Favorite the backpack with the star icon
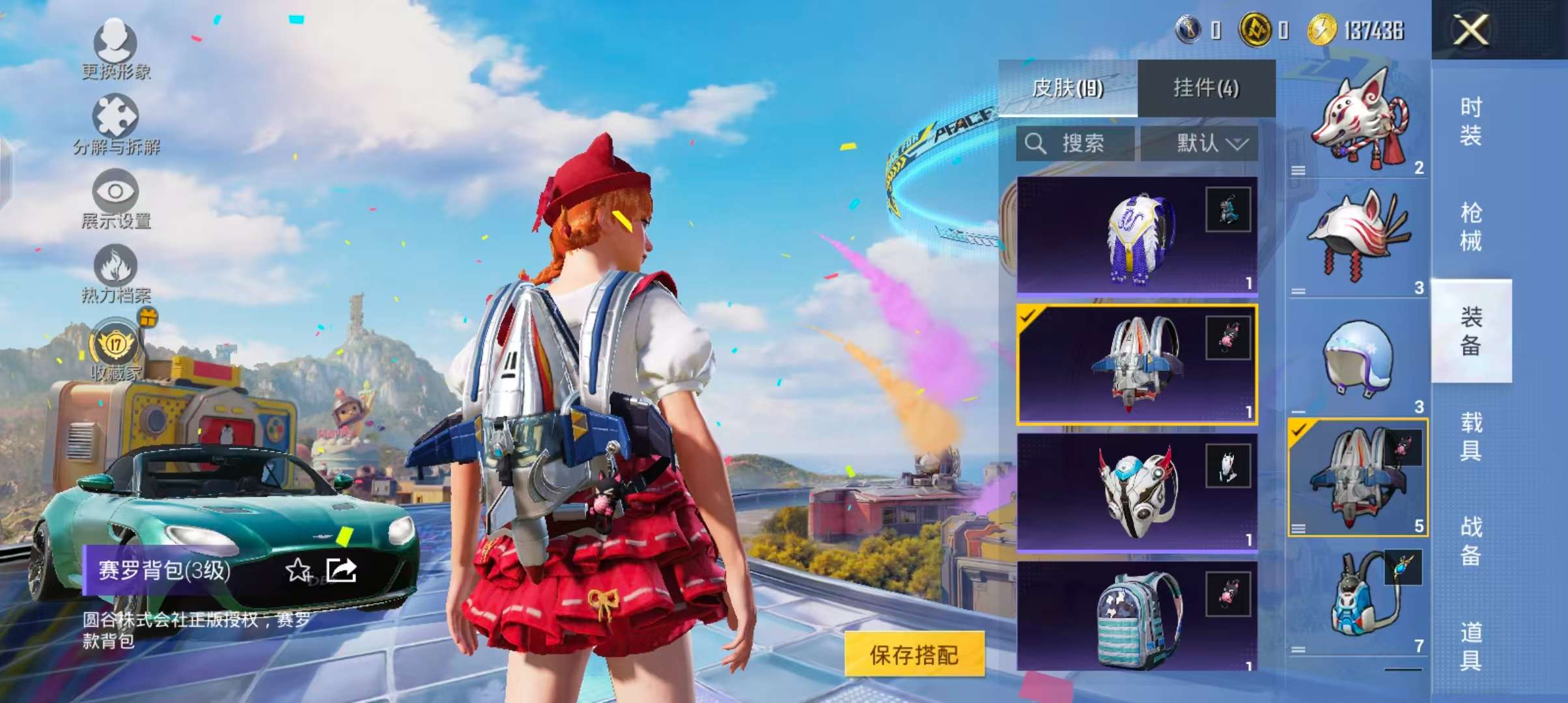The image size is (1568, 703). (x=298, y=570)
